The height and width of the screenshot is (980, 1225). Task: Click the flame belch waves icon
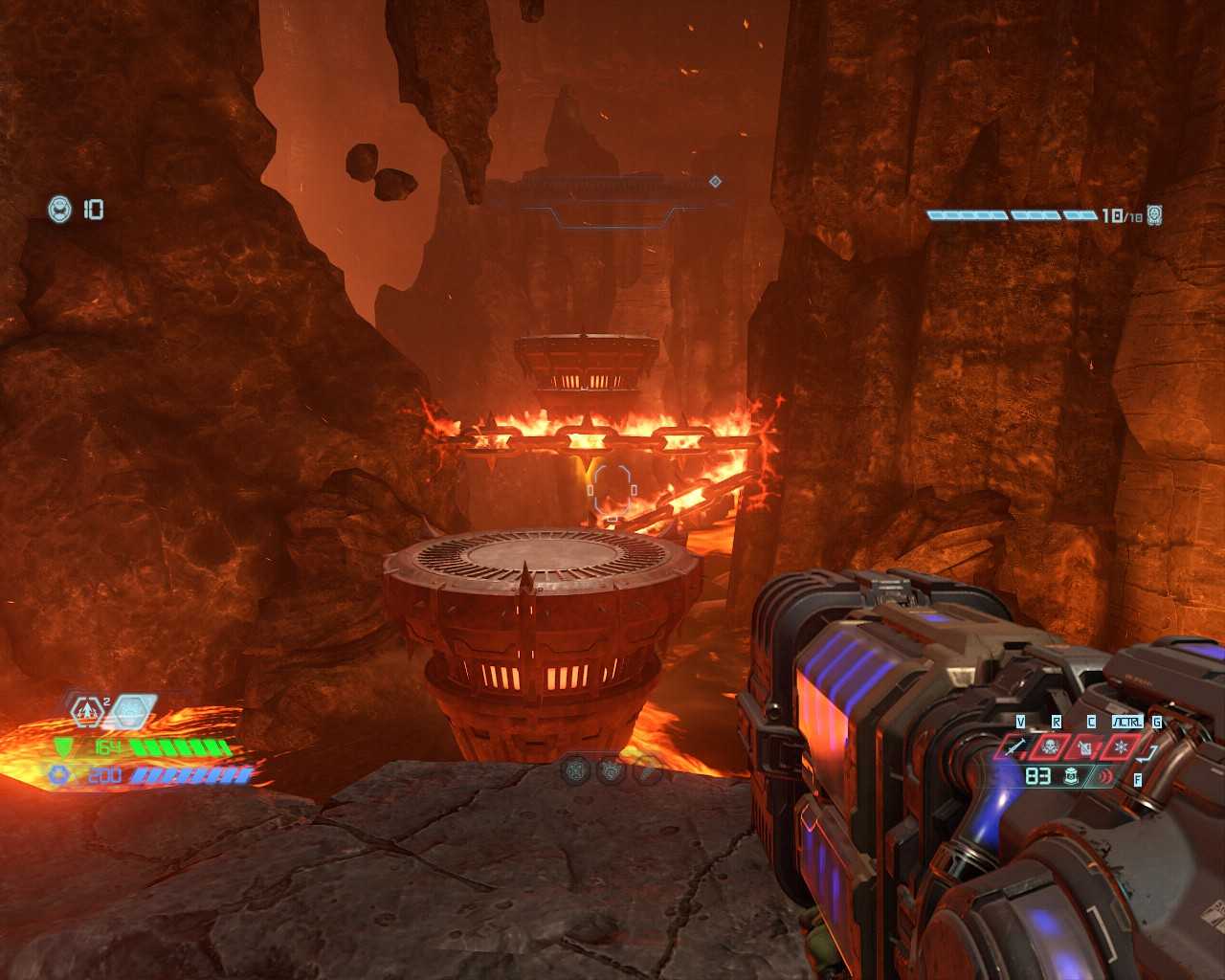click(1106, 776)
